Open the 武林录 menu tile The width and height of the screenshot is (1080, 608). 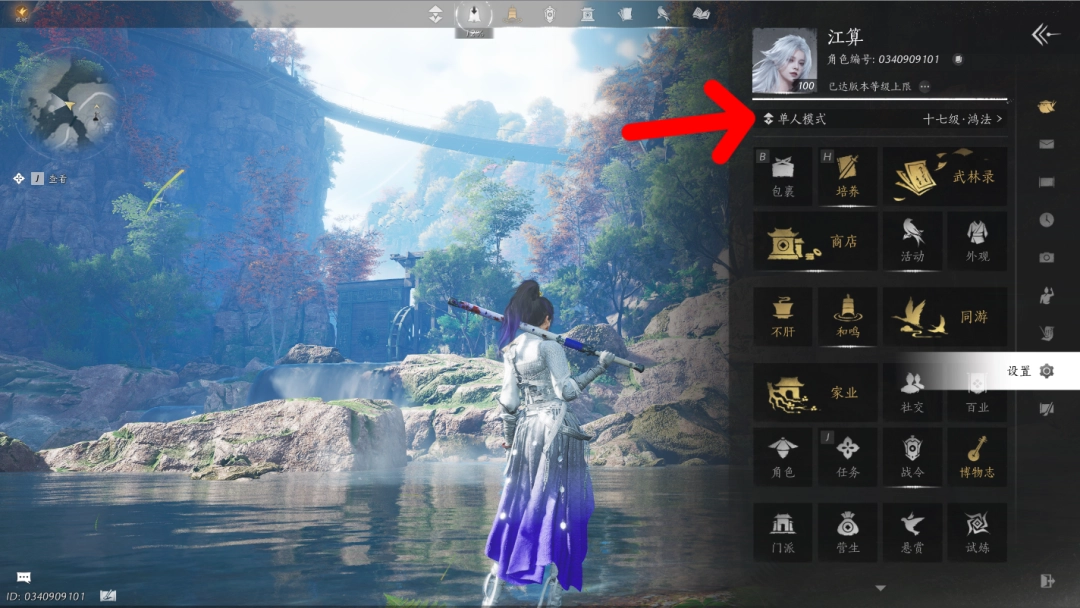click(x=944, y=177)
